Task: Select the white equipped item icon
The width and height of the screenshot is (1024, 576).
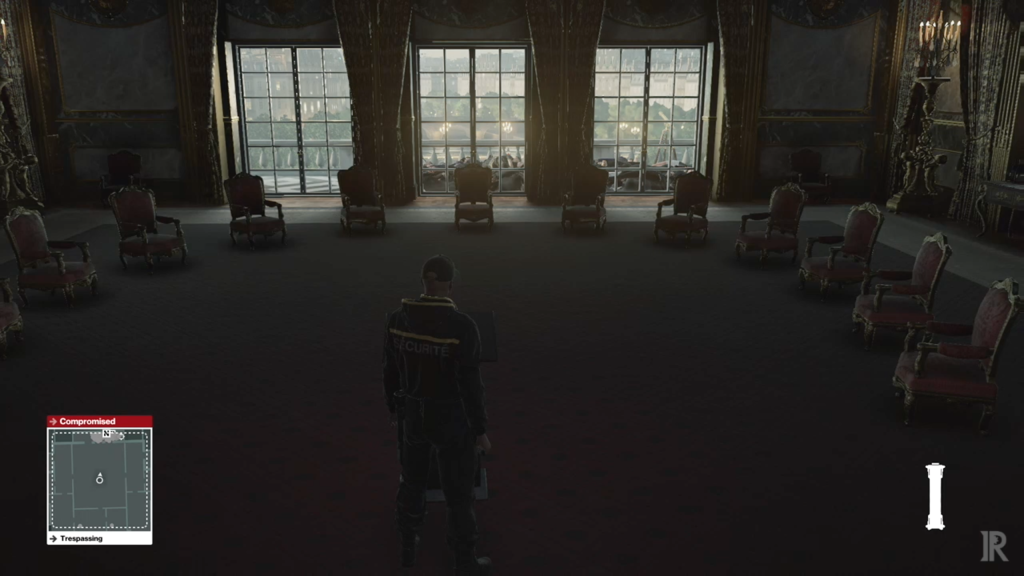Action: (x=935, y=496)
